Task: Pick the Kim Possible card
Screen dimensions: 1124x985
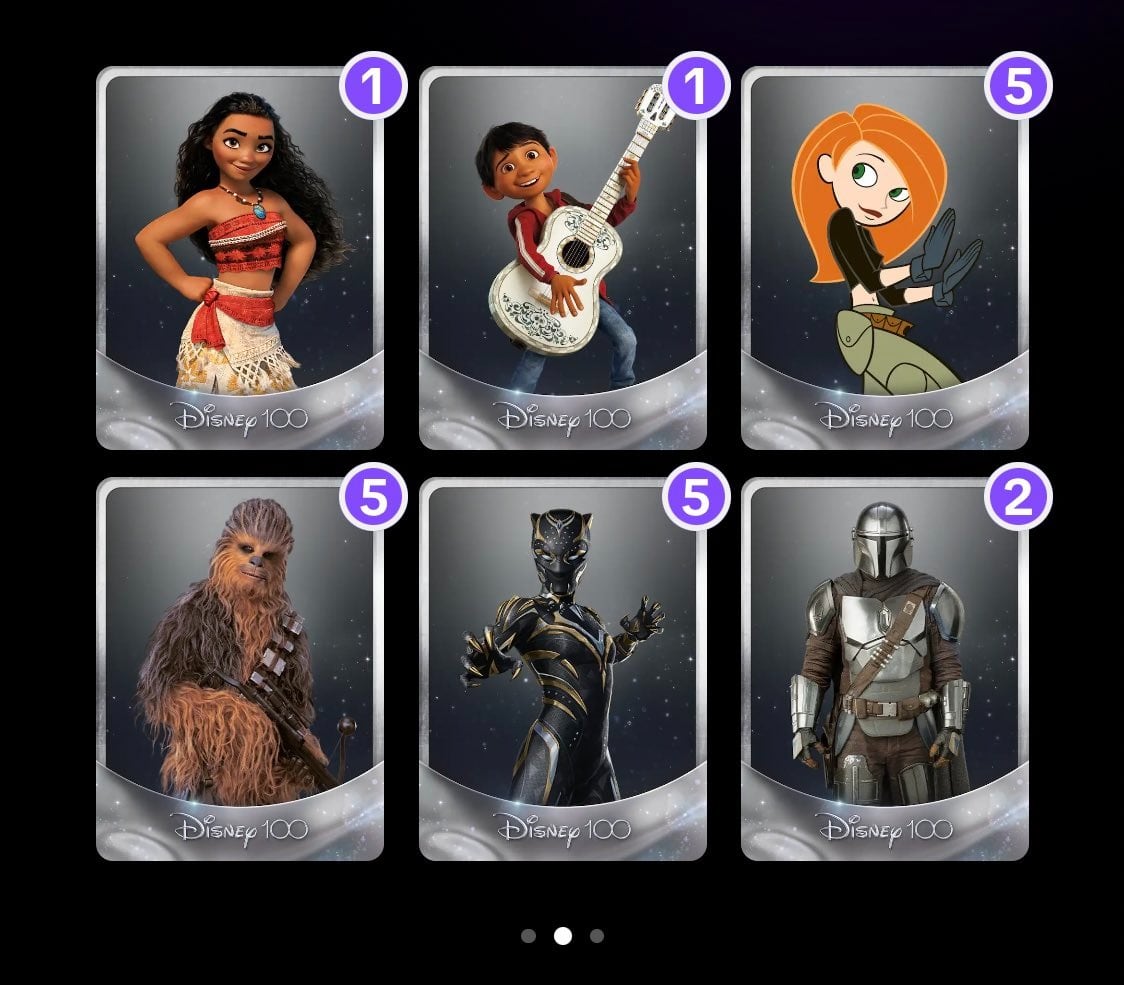Action: tap(884, 258)
